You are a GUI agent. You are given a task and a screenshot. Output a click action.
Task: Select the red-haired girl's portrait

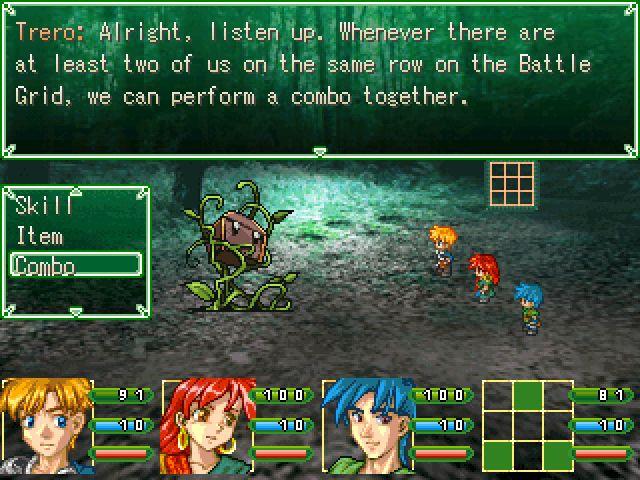point(205,425)
